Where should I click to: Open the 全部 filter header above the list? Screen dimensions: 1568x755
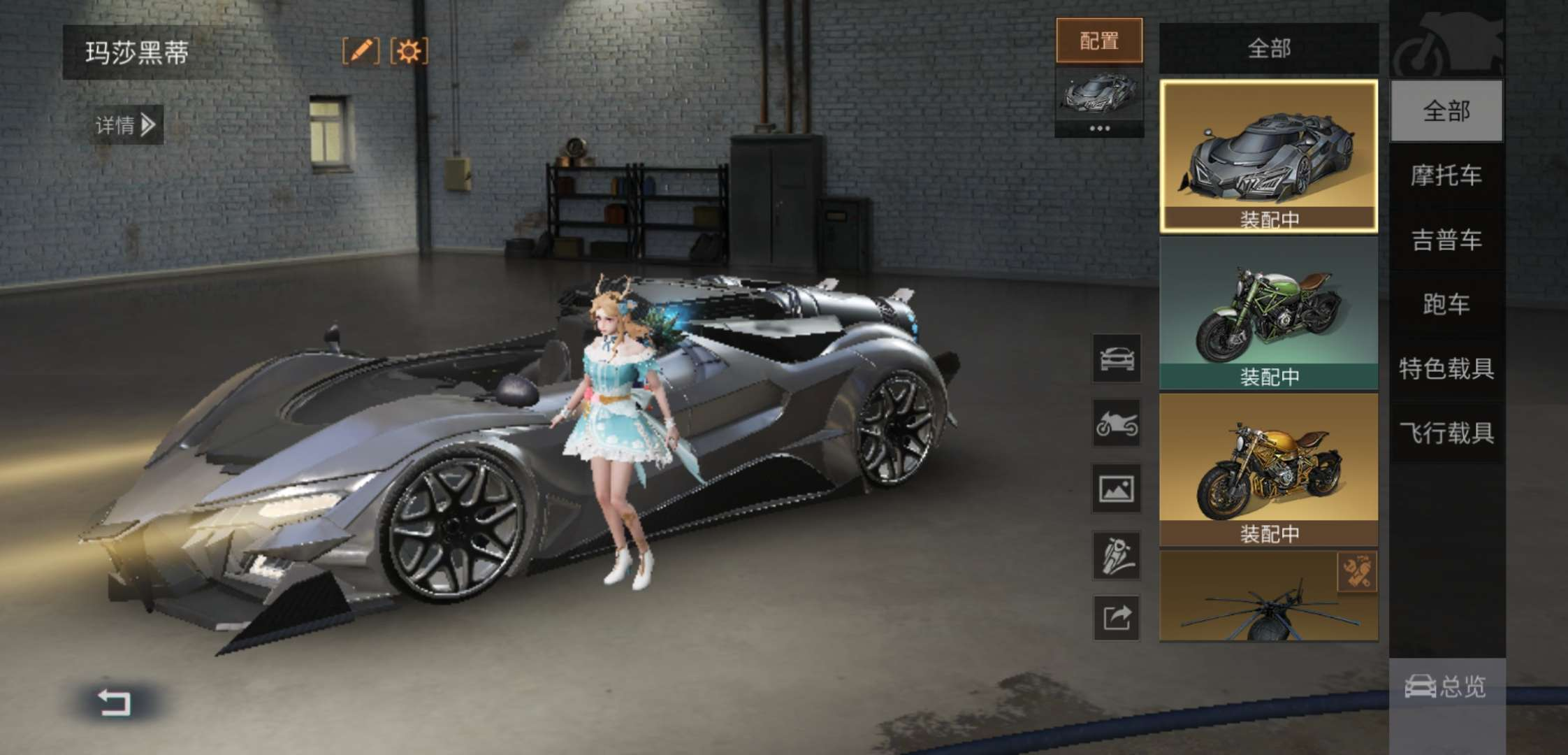click(1268, 48)
